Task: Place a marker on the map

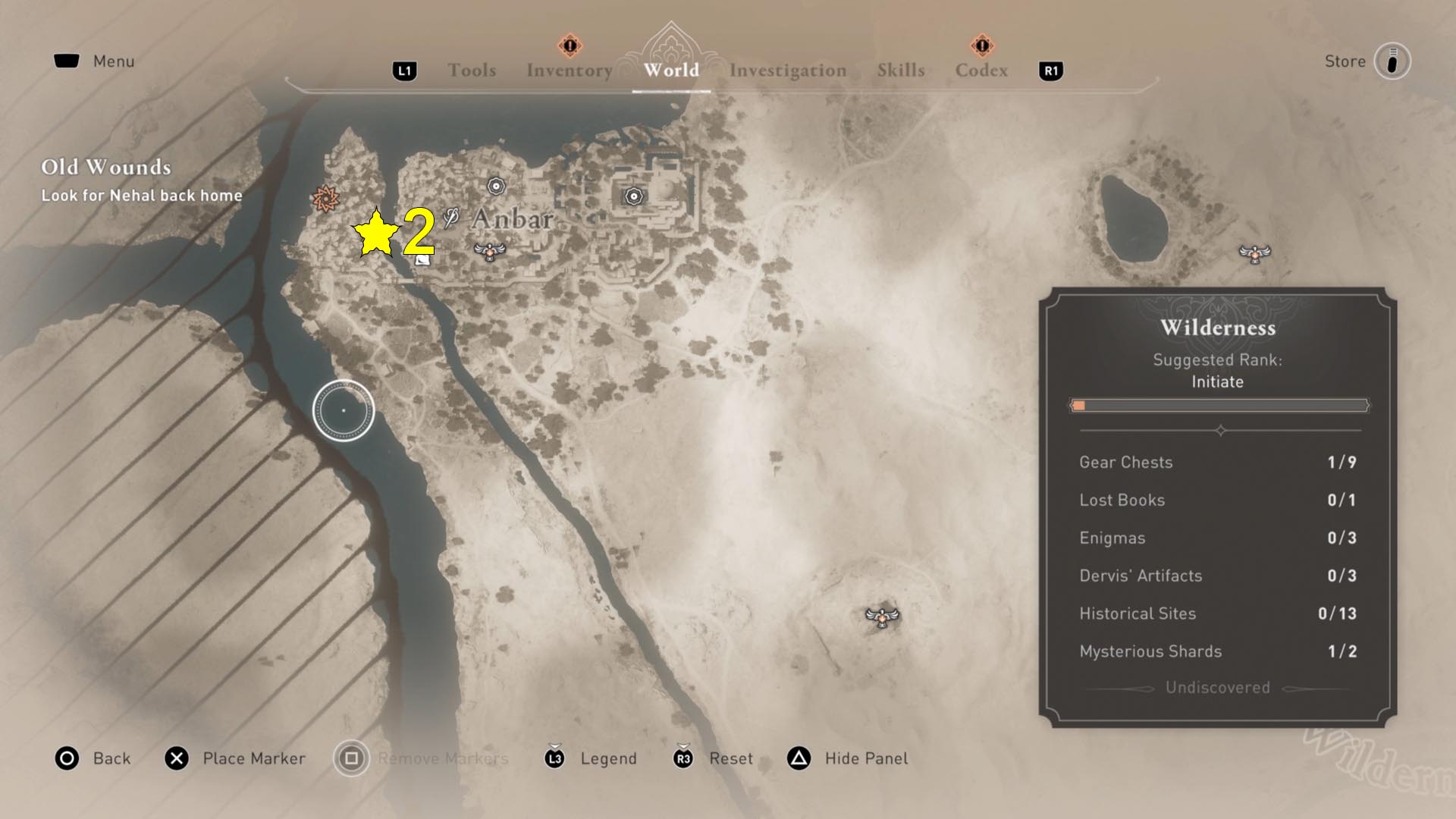Action: (x=235, y=758)
